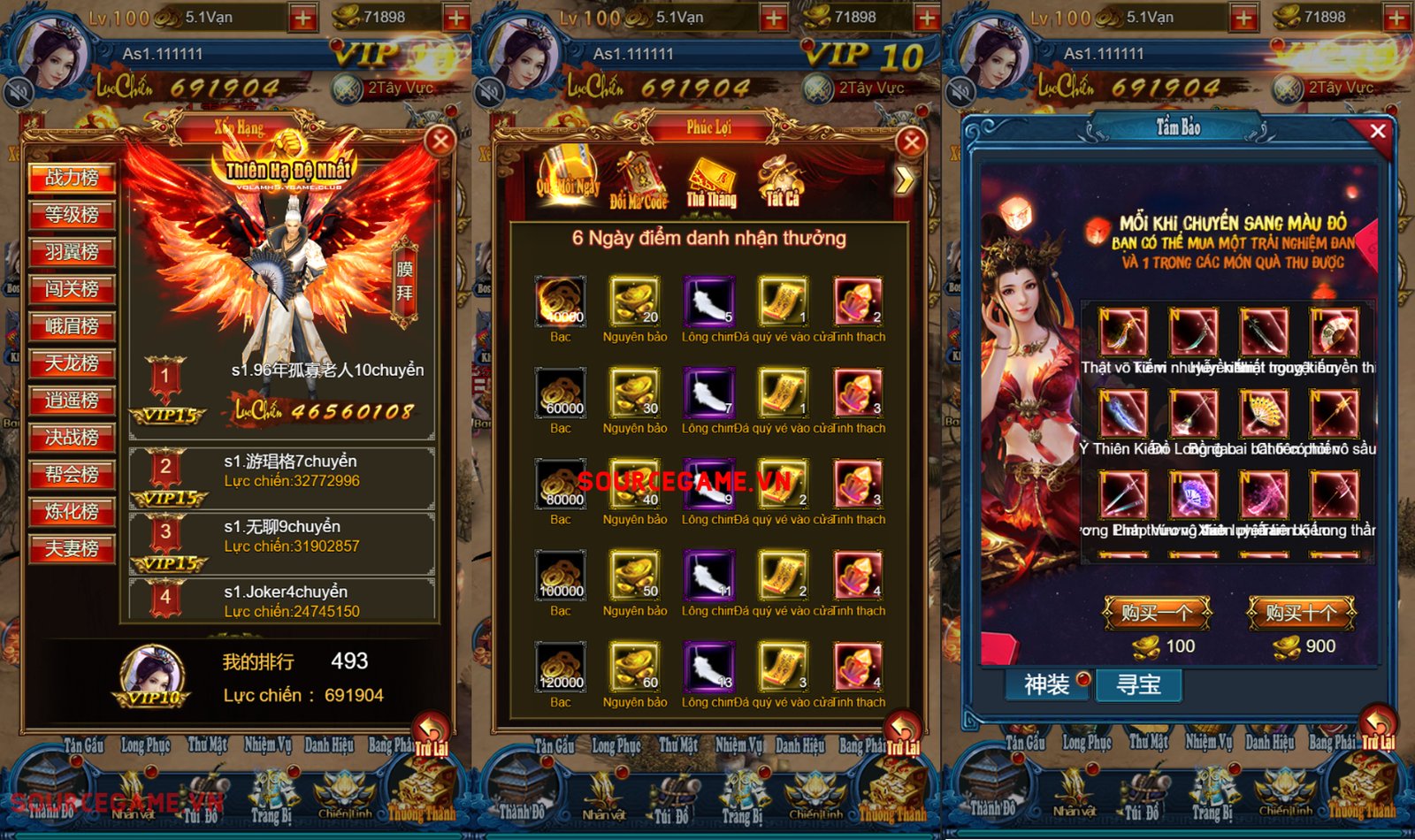
Task: Click the yellow next arrow in Phúc Lợi
Action: pyautogui.click(x=903, y=181)
